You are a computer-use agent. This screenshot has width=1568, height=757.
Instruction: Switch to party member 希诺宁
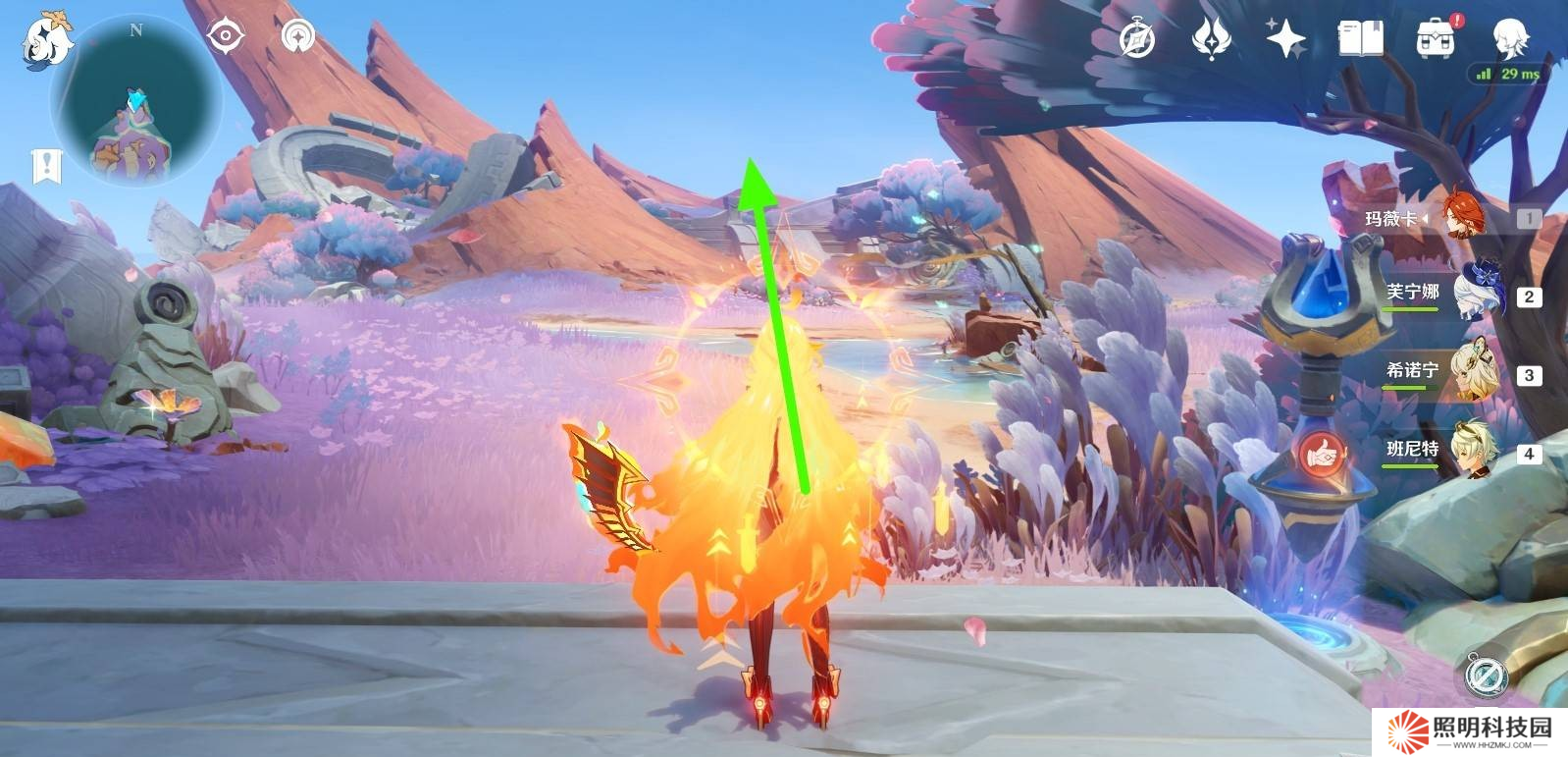(x=1478, y=372)
